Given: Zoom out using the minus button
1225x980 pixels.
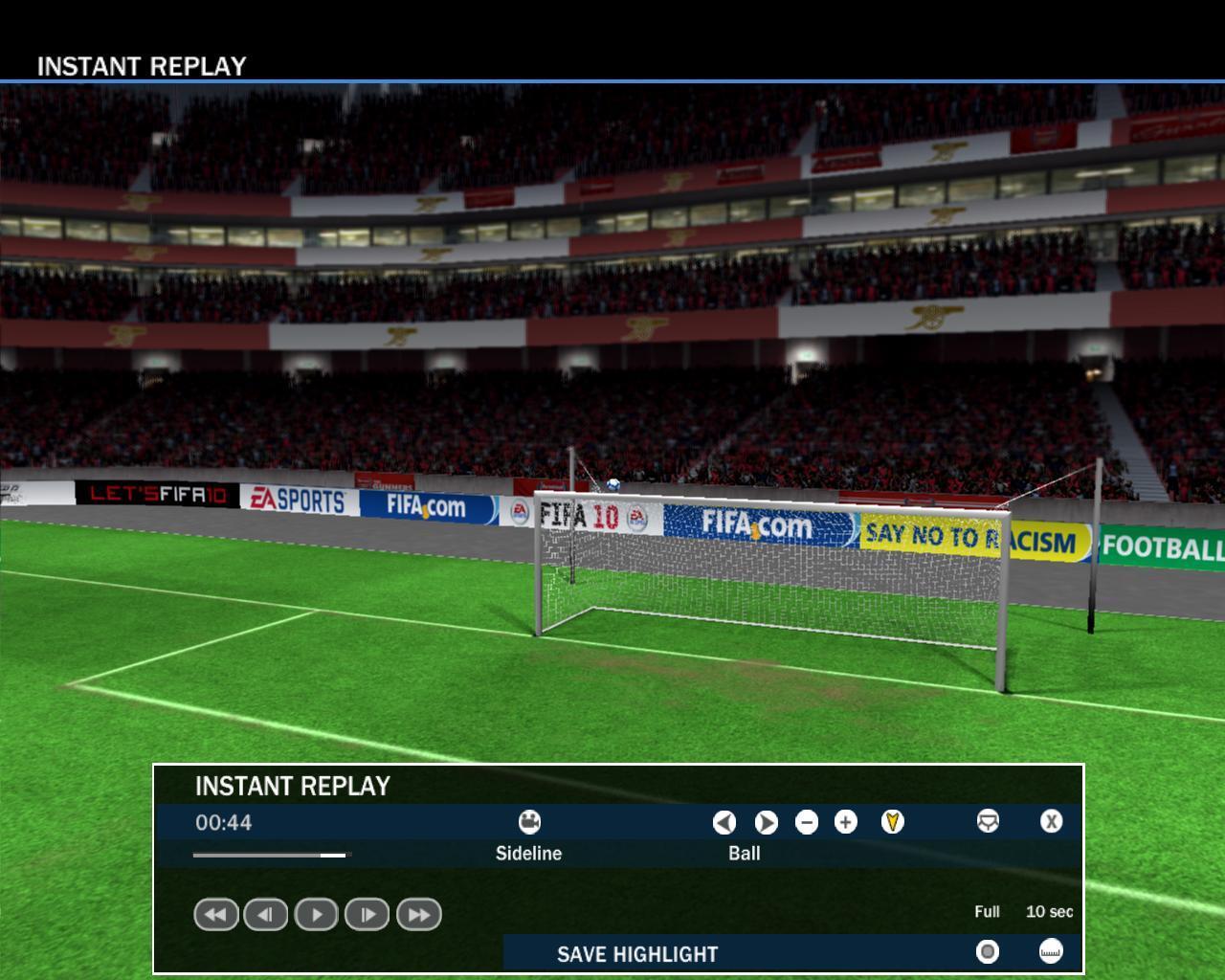Looking at the screenshot, I should [x=807, y=822].
